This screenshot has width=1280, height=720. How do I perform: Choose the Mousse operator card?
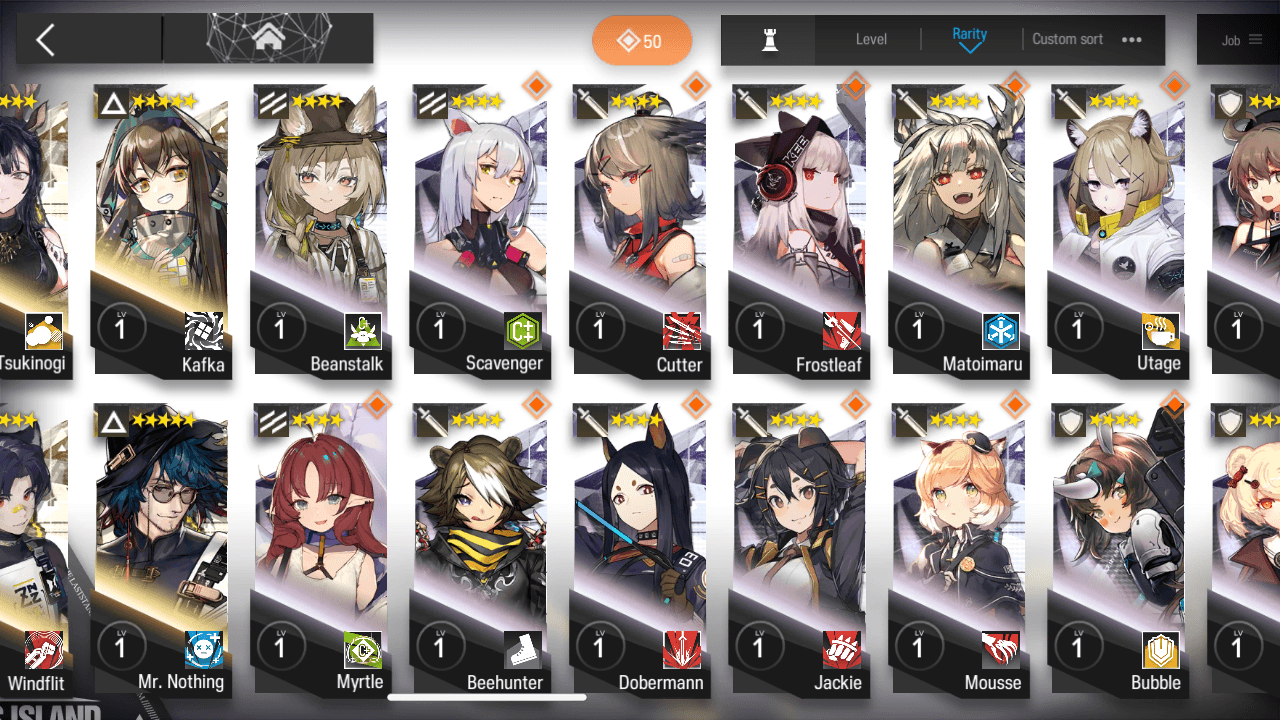[959, 548]
